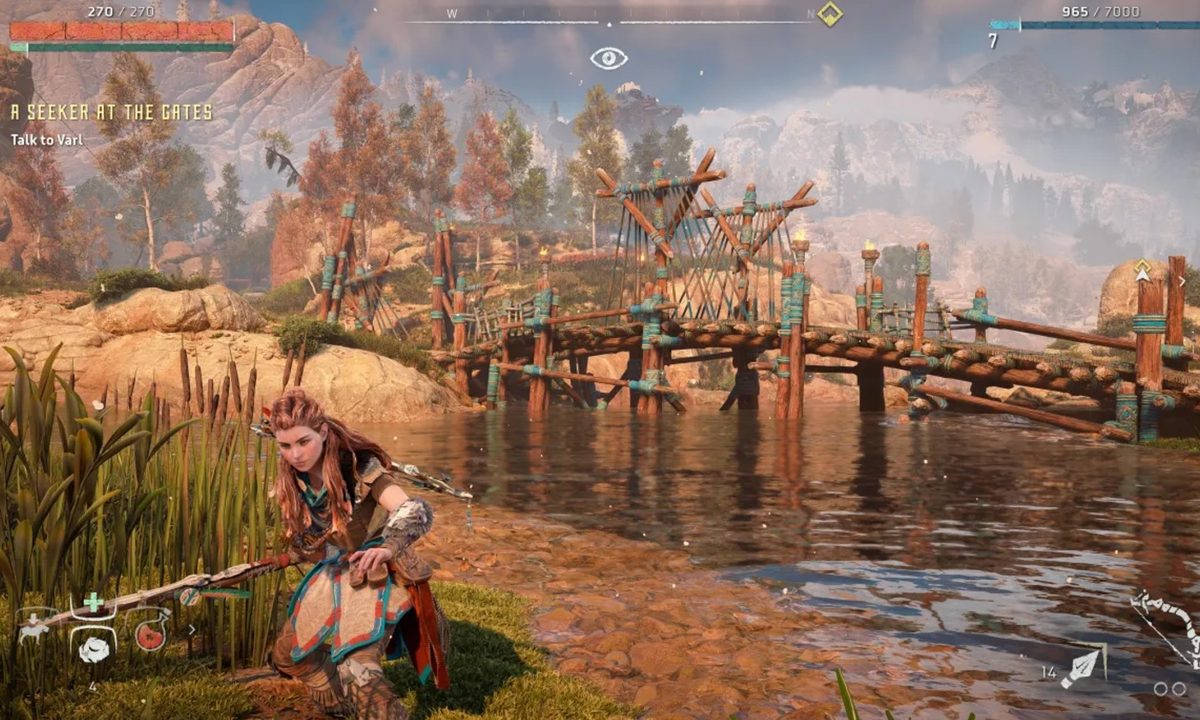Use the green cross medicine pouch slot
Image resolution: width=1200 pixels, height=720 pixels.
[93, 602]
